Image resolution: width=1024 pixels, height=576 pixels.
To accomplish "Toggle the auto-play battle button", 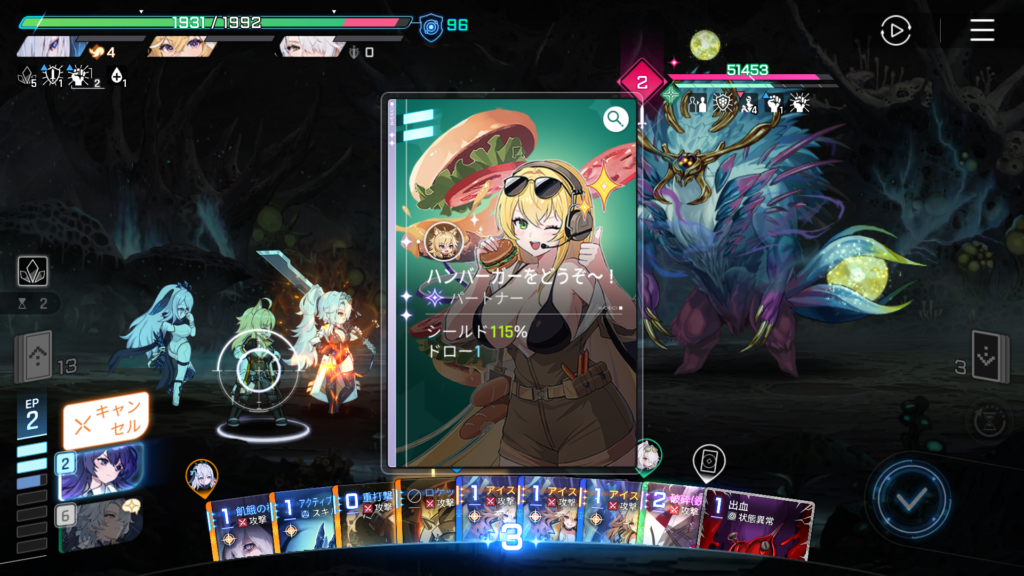I will [895, 31].
